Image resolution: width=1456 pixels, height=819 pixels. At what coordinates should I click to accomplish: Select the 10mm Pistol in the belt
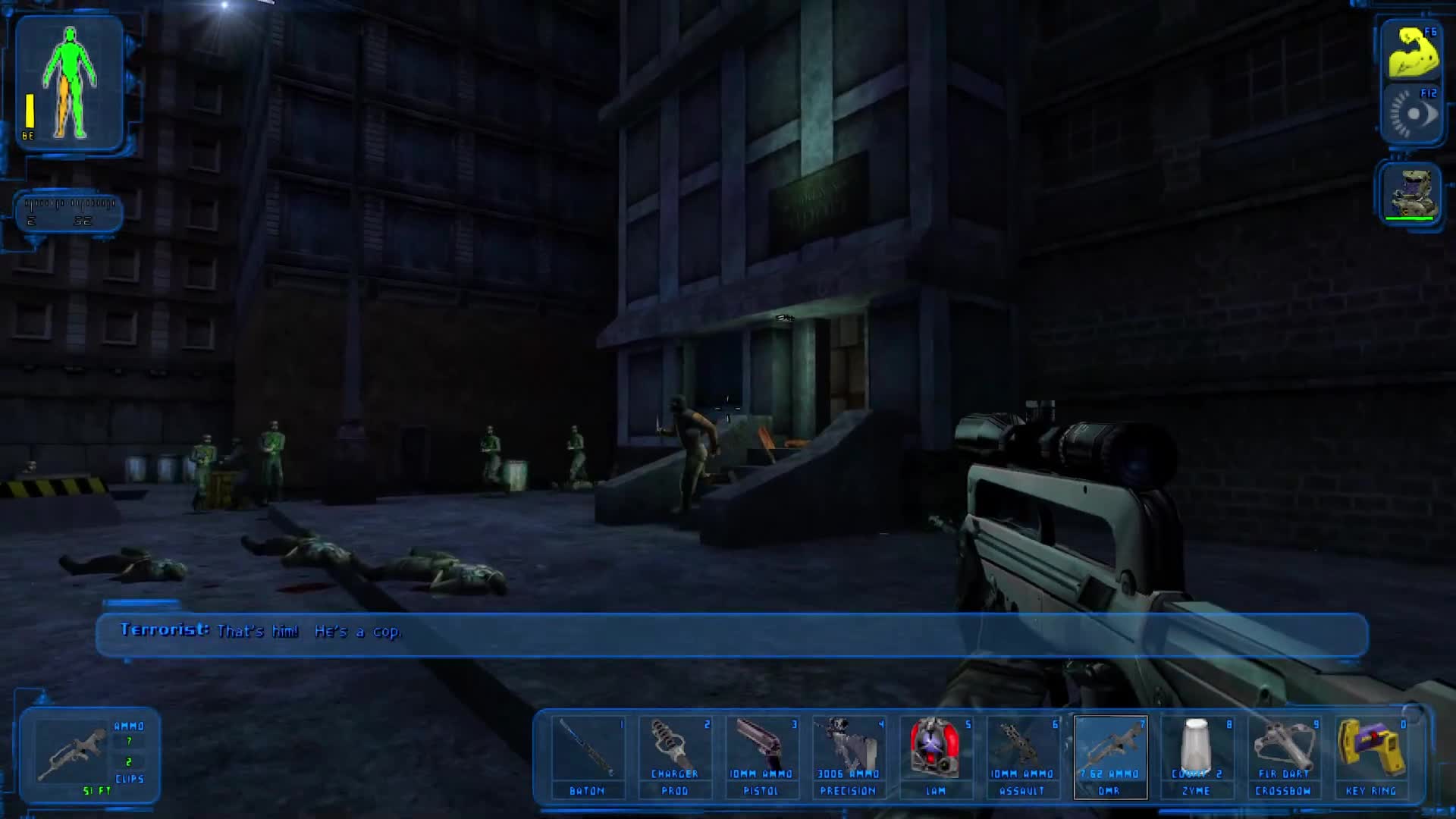[x=762, y=755]
